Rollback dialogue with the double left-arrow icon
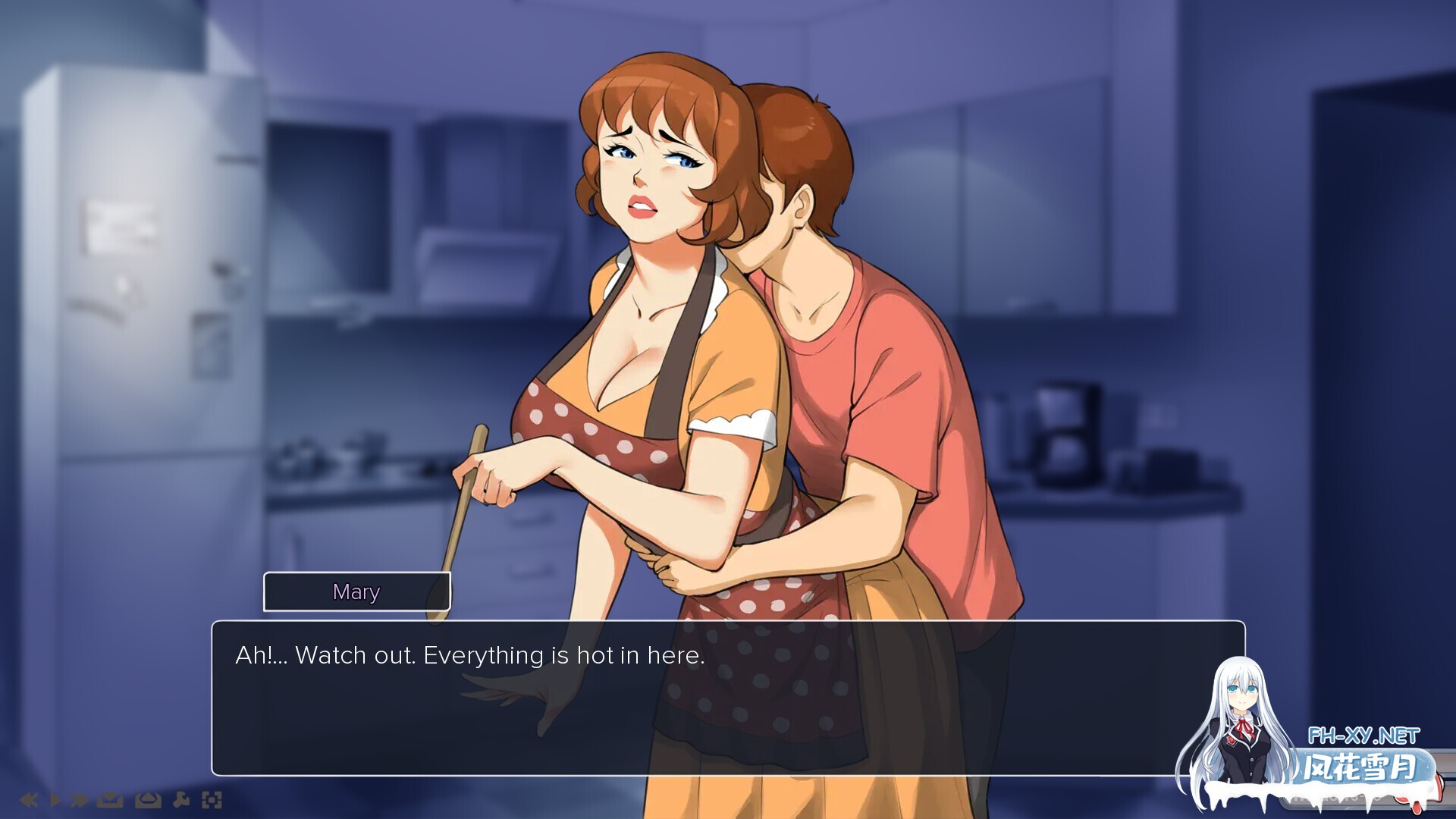Image resolution: width=1456 pixels, height=819 pixels. click(31, 799)
